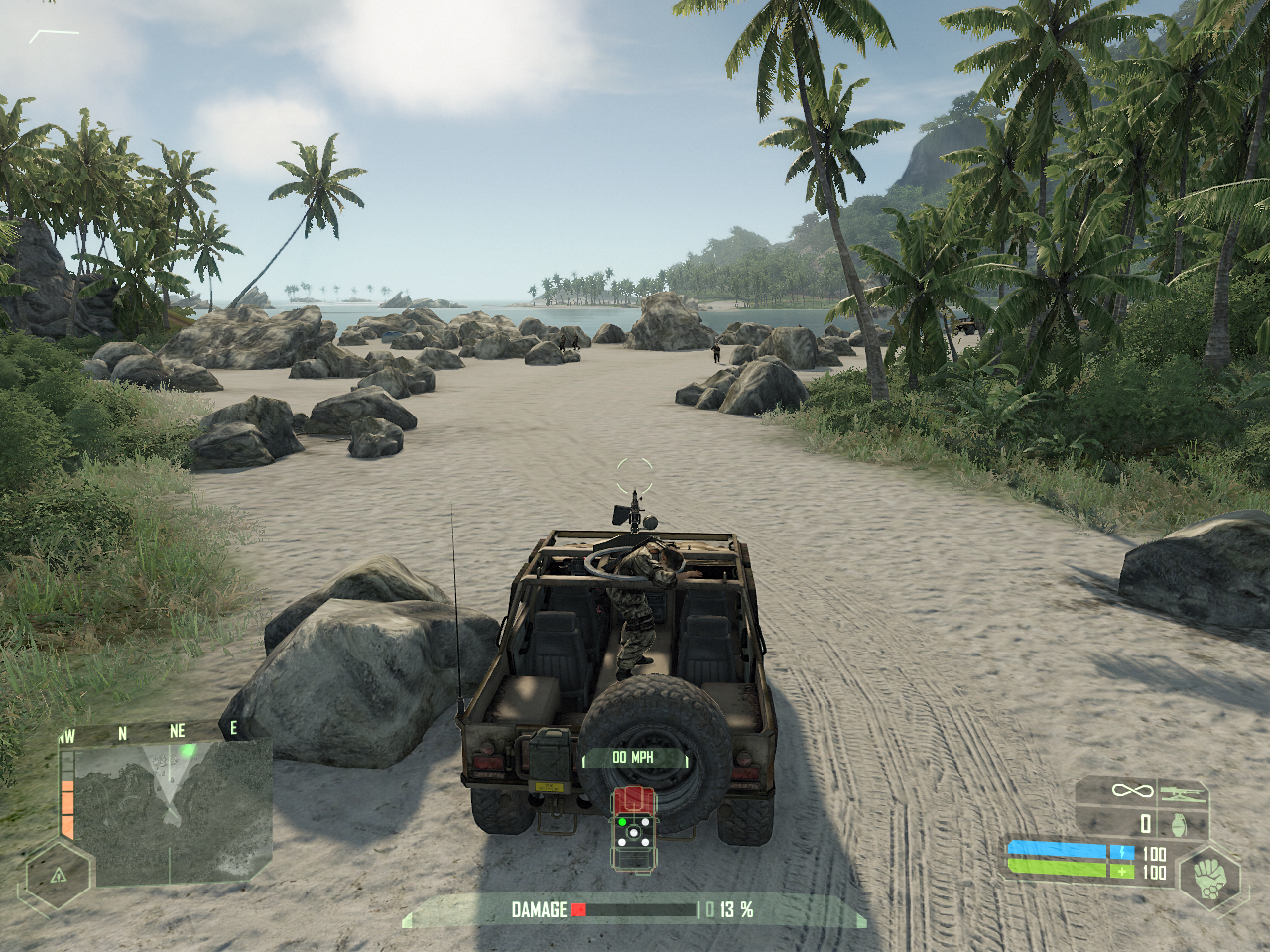This screenshot has height=952, width=1270.
Task: Select the mounted machine gun weapon icon
Action: tap(1182, 792)
